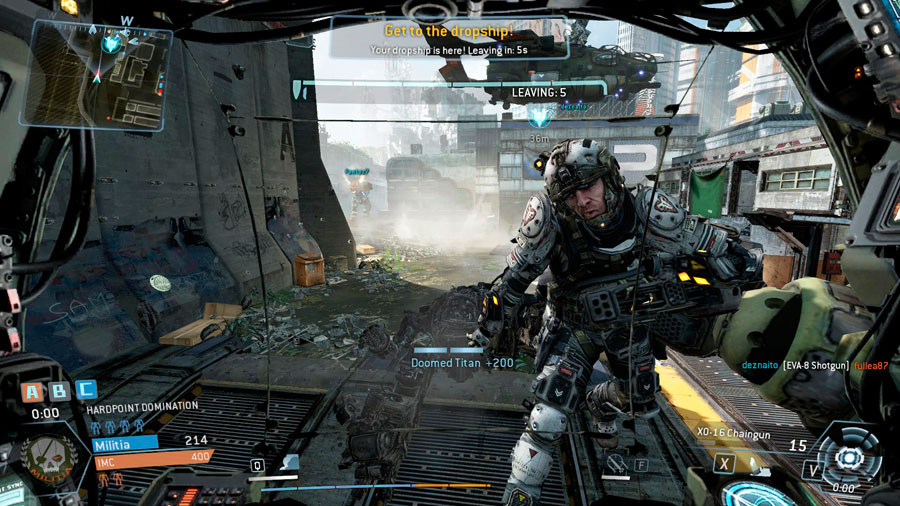Select hardpoint B indicator
900x506 pixels.
point(60,391)
